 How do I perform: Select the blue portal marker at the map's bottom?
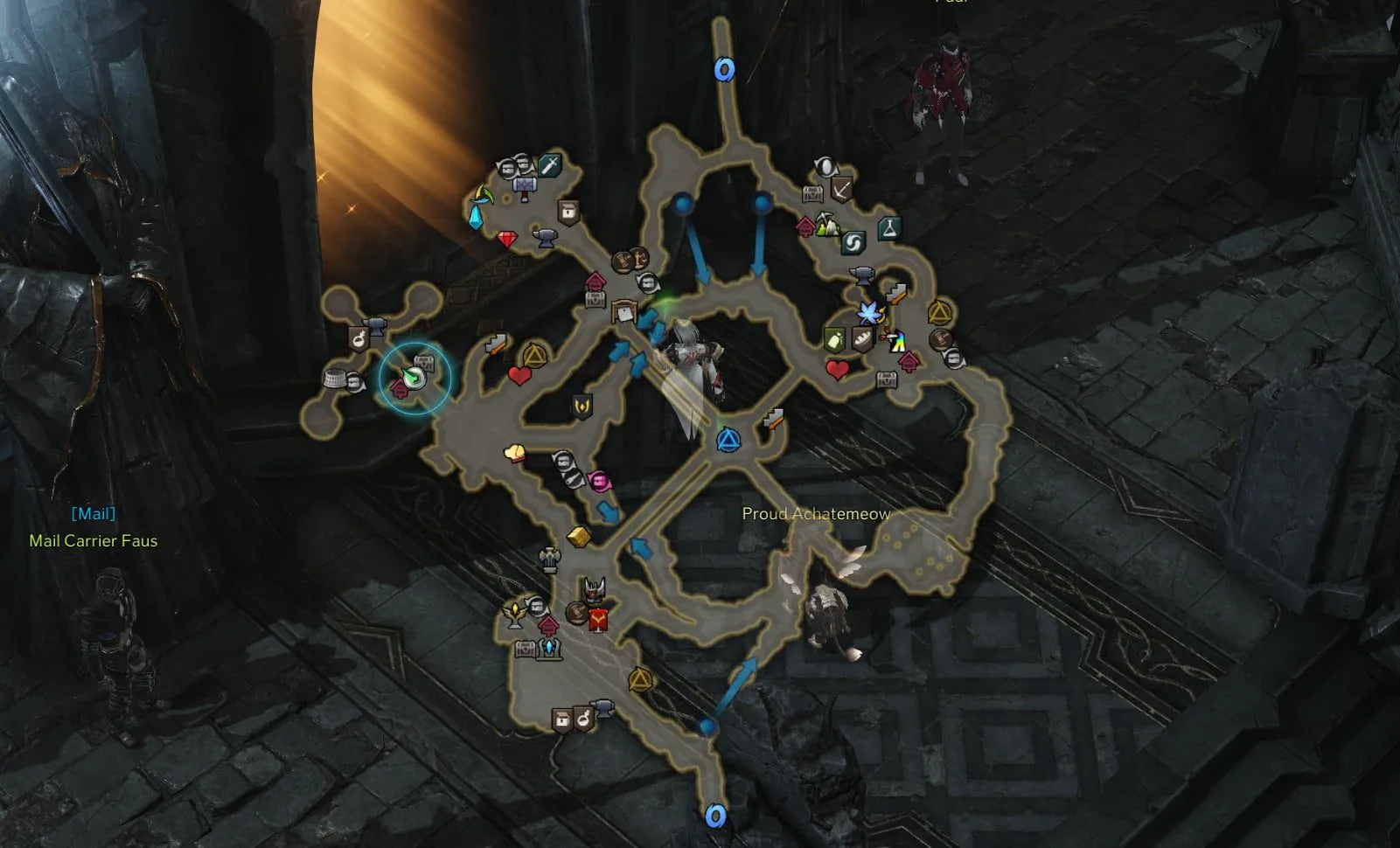pos(715,817)
